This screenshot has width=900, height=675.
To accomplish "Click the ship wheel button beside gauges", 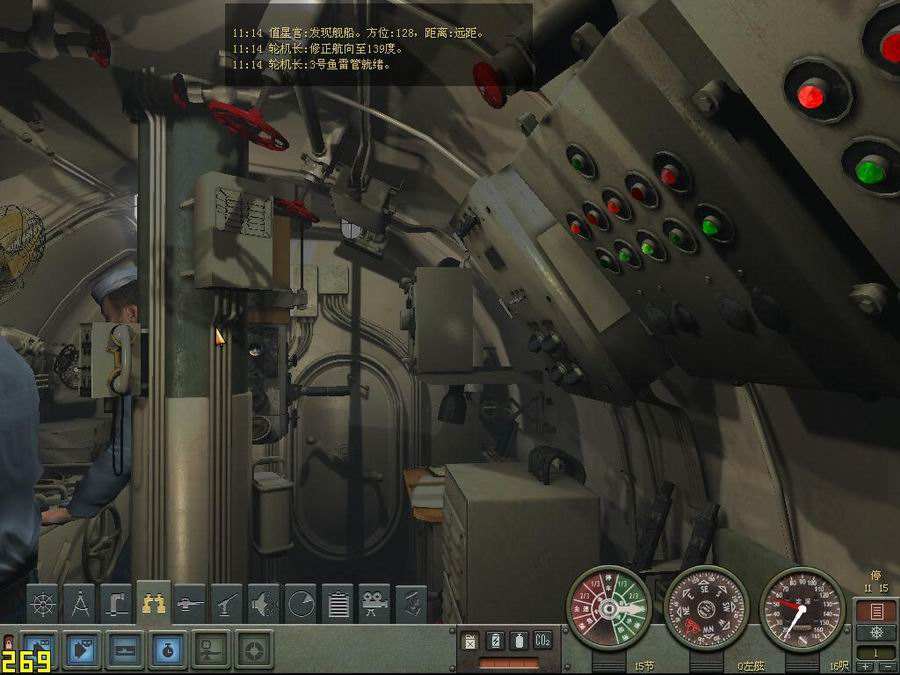I will coord(876,632).
